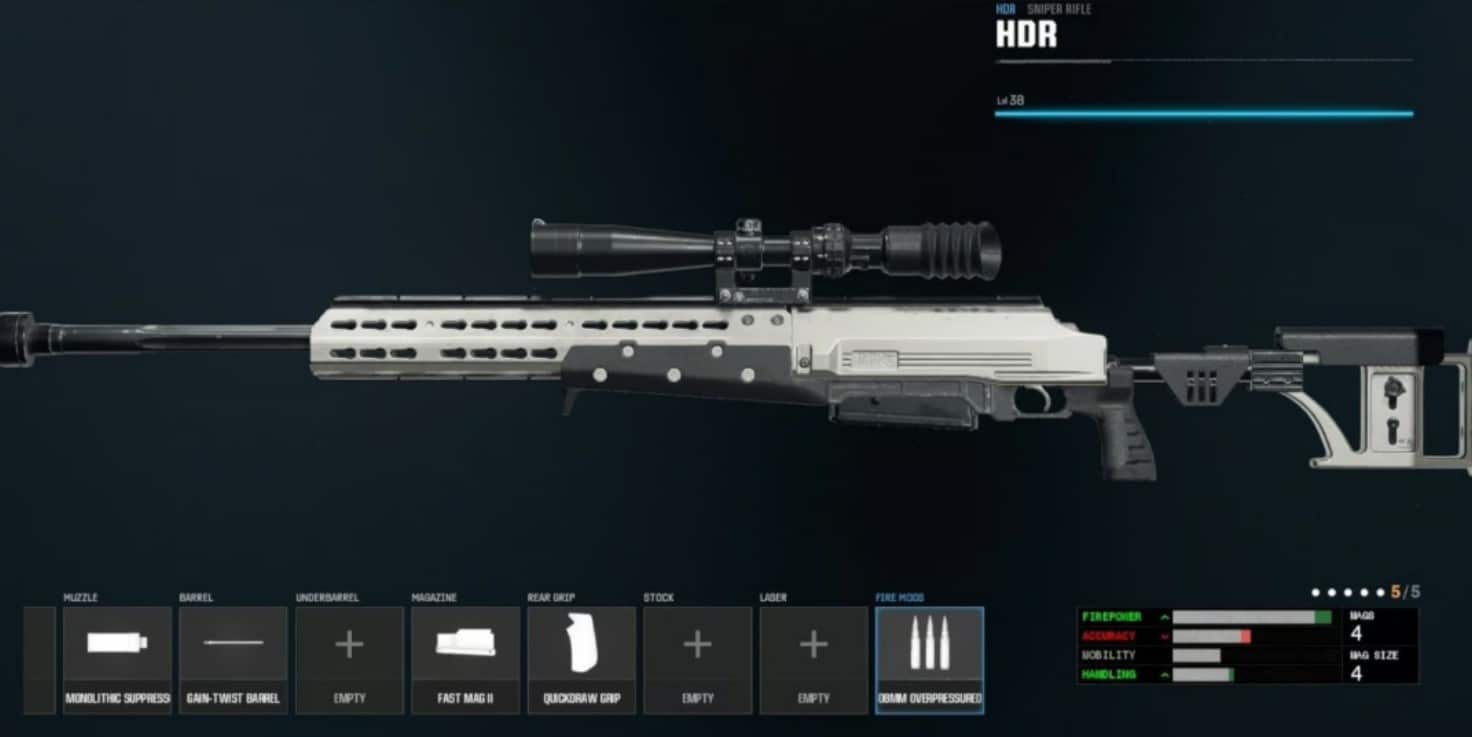Open the Gain-Twist Barrel attachment slot
1472x737 pixels.
[x=232, y=655]
